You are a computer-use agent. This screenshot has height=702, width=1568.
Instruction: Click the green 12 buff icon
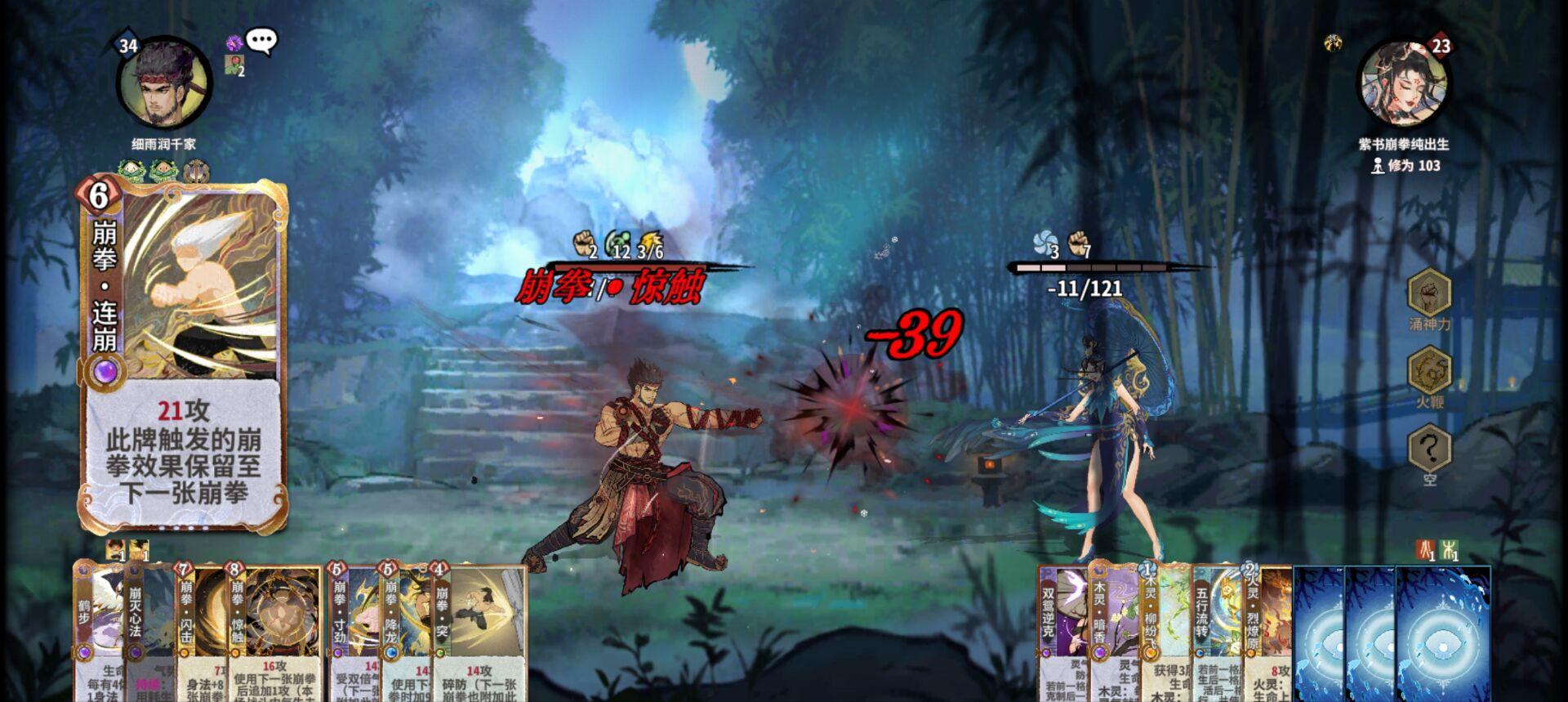pos(618,242)
